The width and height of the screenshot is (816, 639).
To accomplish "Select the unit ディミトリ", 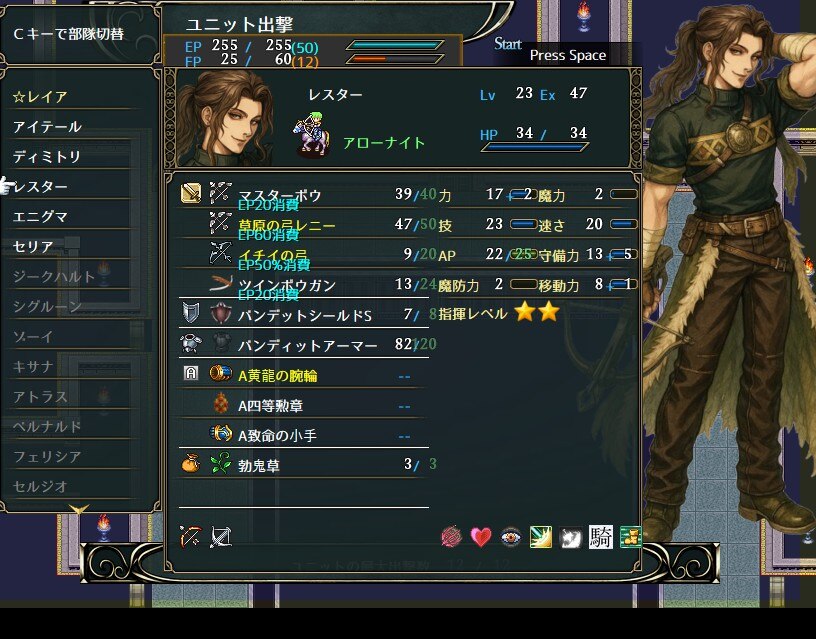I will click(48, 157).
